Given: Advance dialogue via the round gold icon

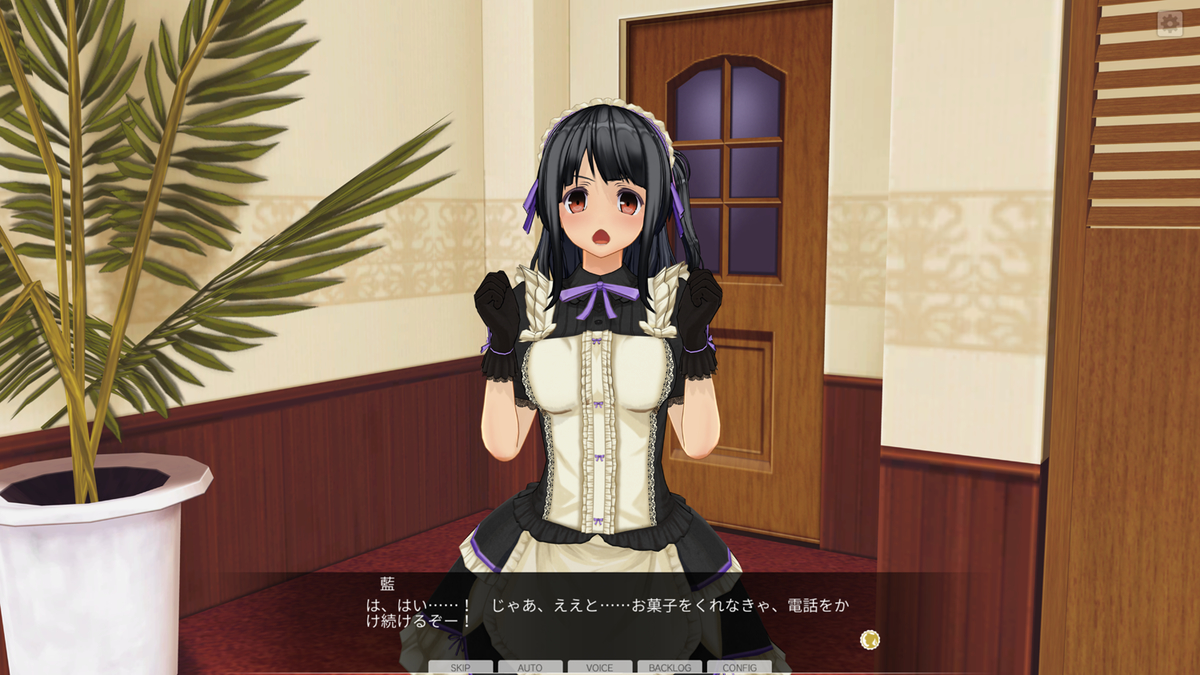Looking at the screenshot, I should pyautogui.click(x=870, y=638).
